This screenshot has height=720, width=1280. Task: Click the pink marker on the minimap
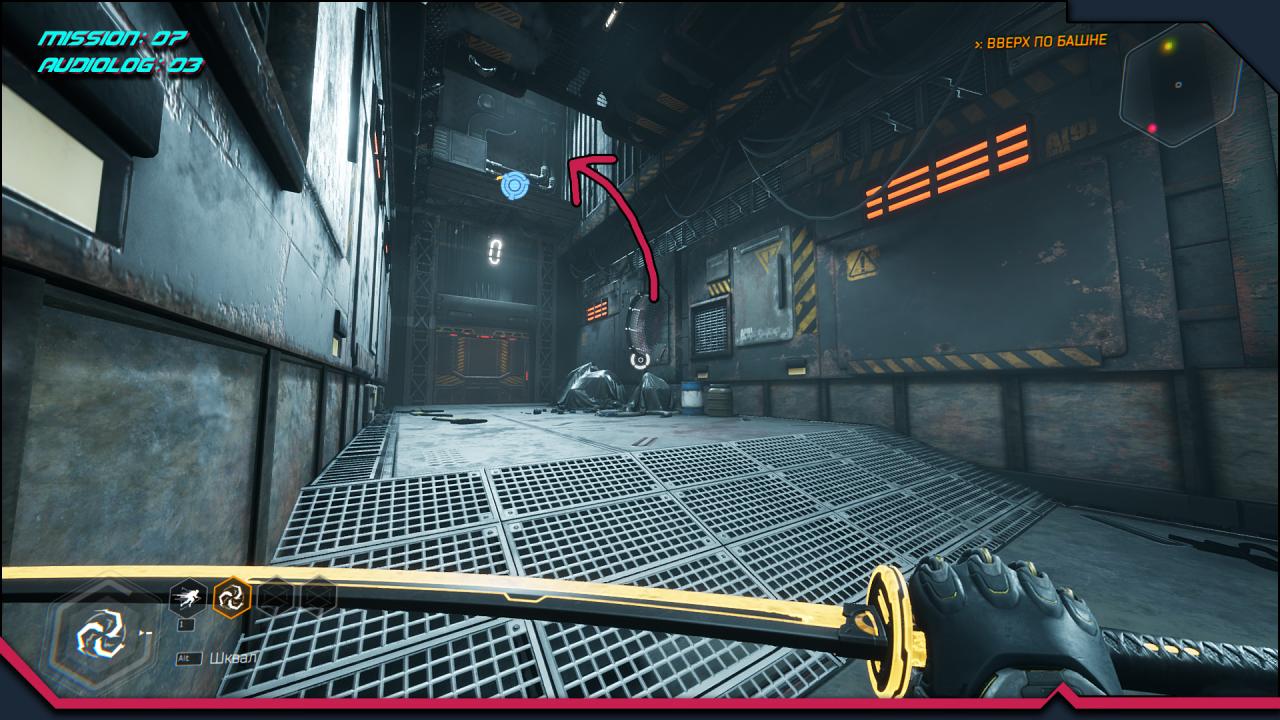point(1152,128)
